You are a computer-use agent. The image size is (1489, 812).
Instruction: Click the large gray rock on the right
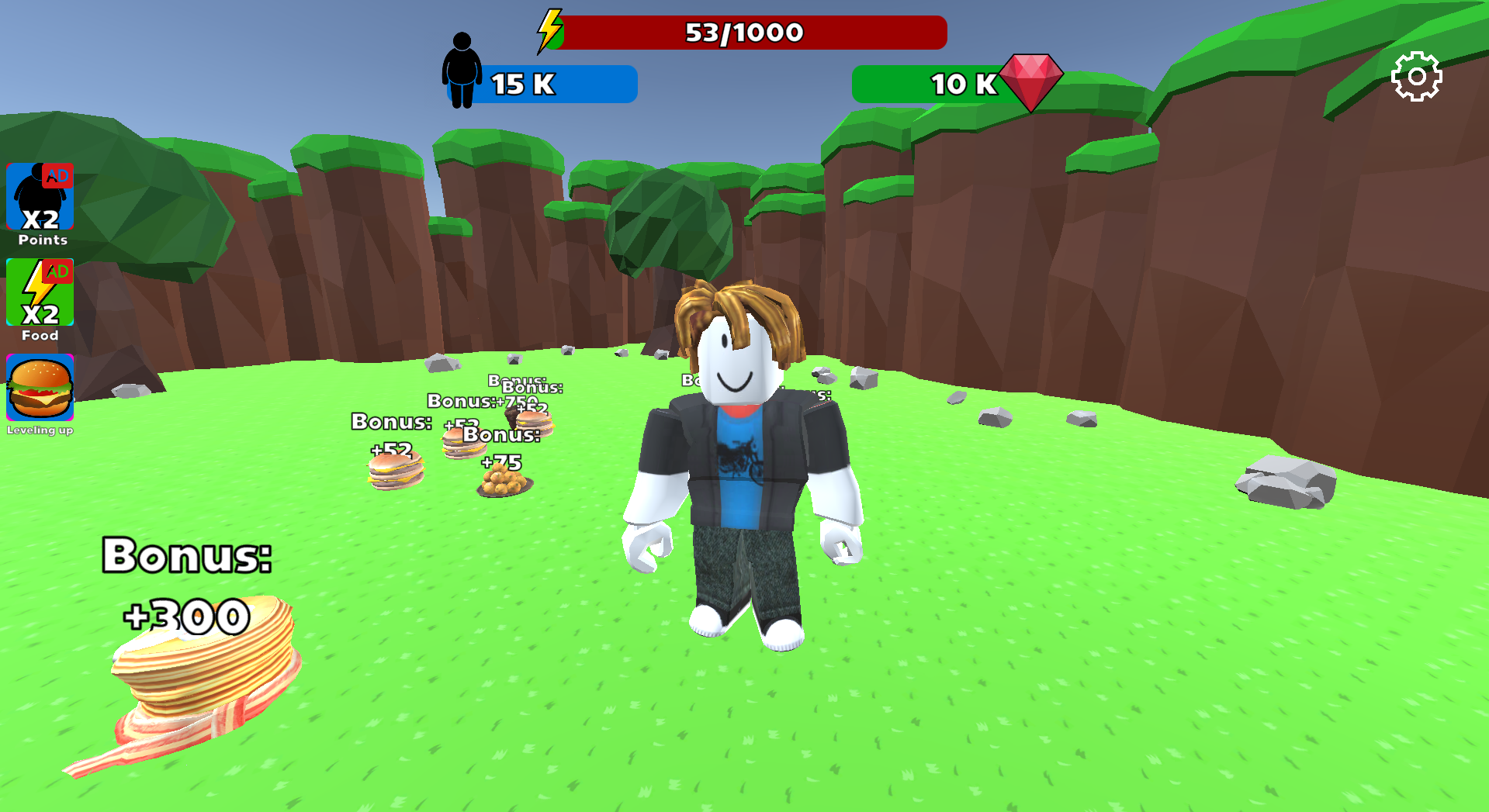[1284, 481]
